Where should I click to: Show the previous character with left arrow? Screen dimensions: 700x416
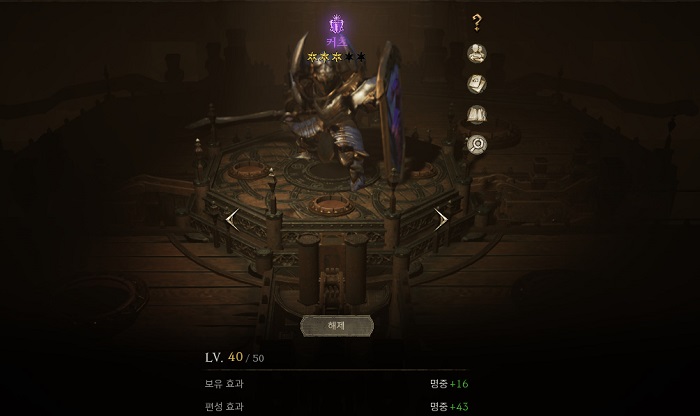point(232,219)
